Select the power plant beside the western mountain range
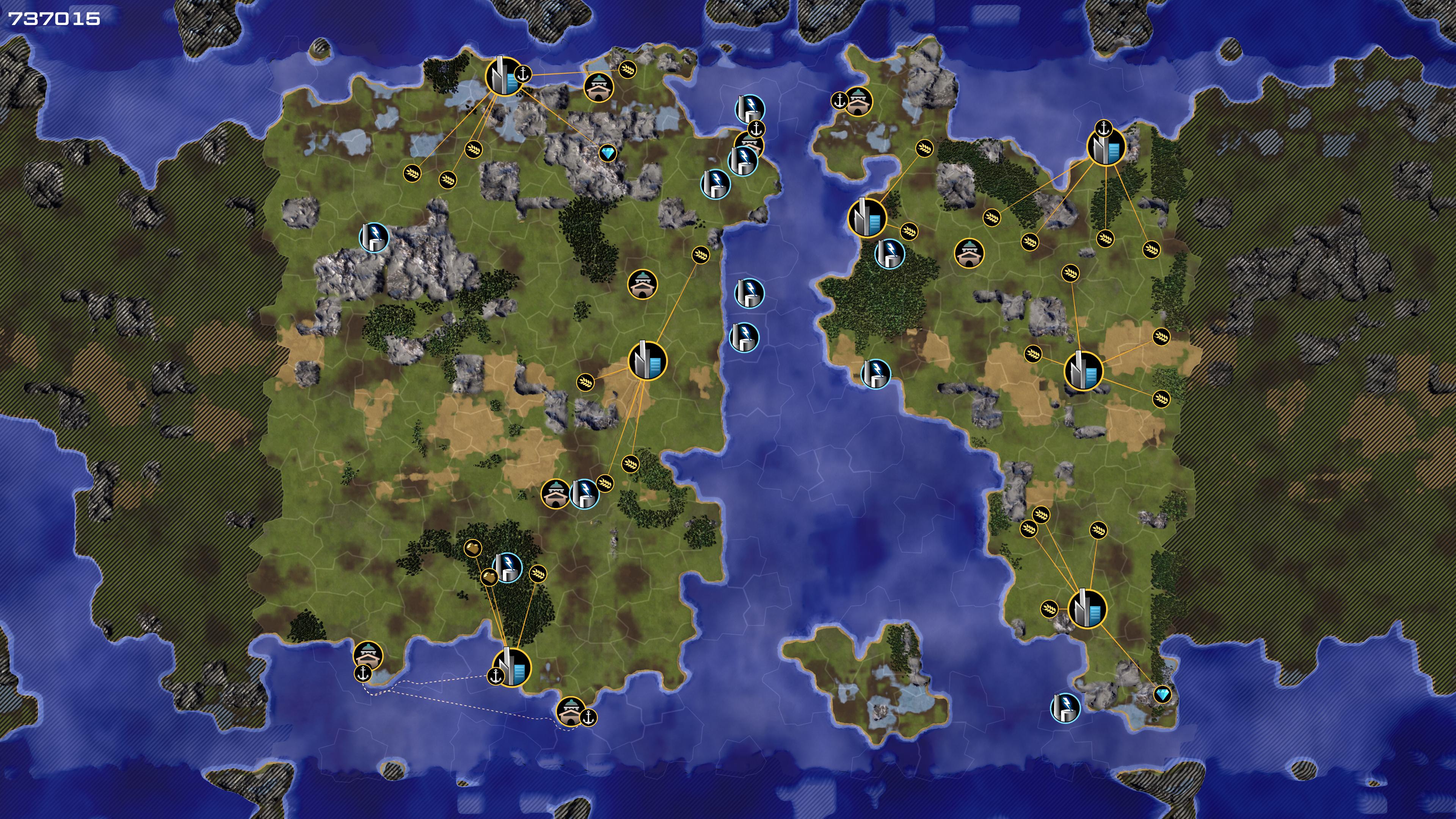The height and width of the screenshot is (819, 1456). [374, 237]
